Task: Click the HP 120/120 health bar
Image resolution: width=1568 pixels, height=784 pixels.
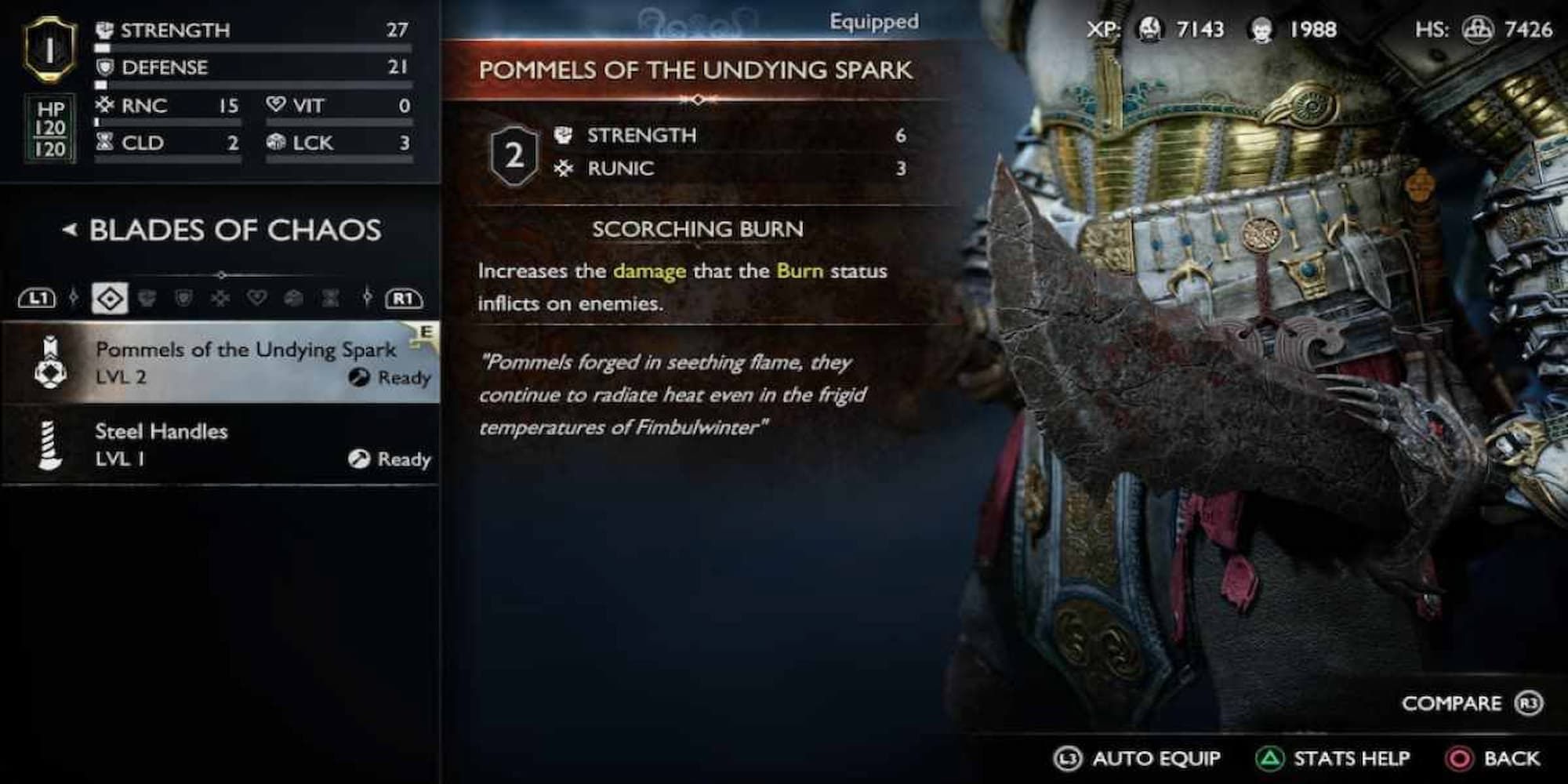Action: pyautogui.click(x=50, y=129)
